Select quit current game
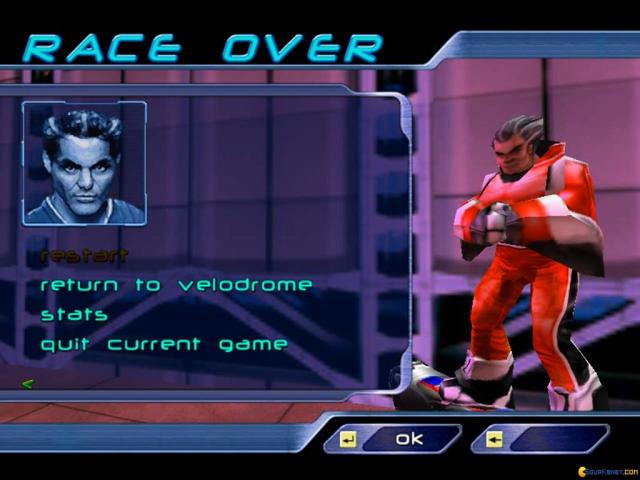Screen dimensions: 640x480 pyautogui.click(x=164, y=345)
